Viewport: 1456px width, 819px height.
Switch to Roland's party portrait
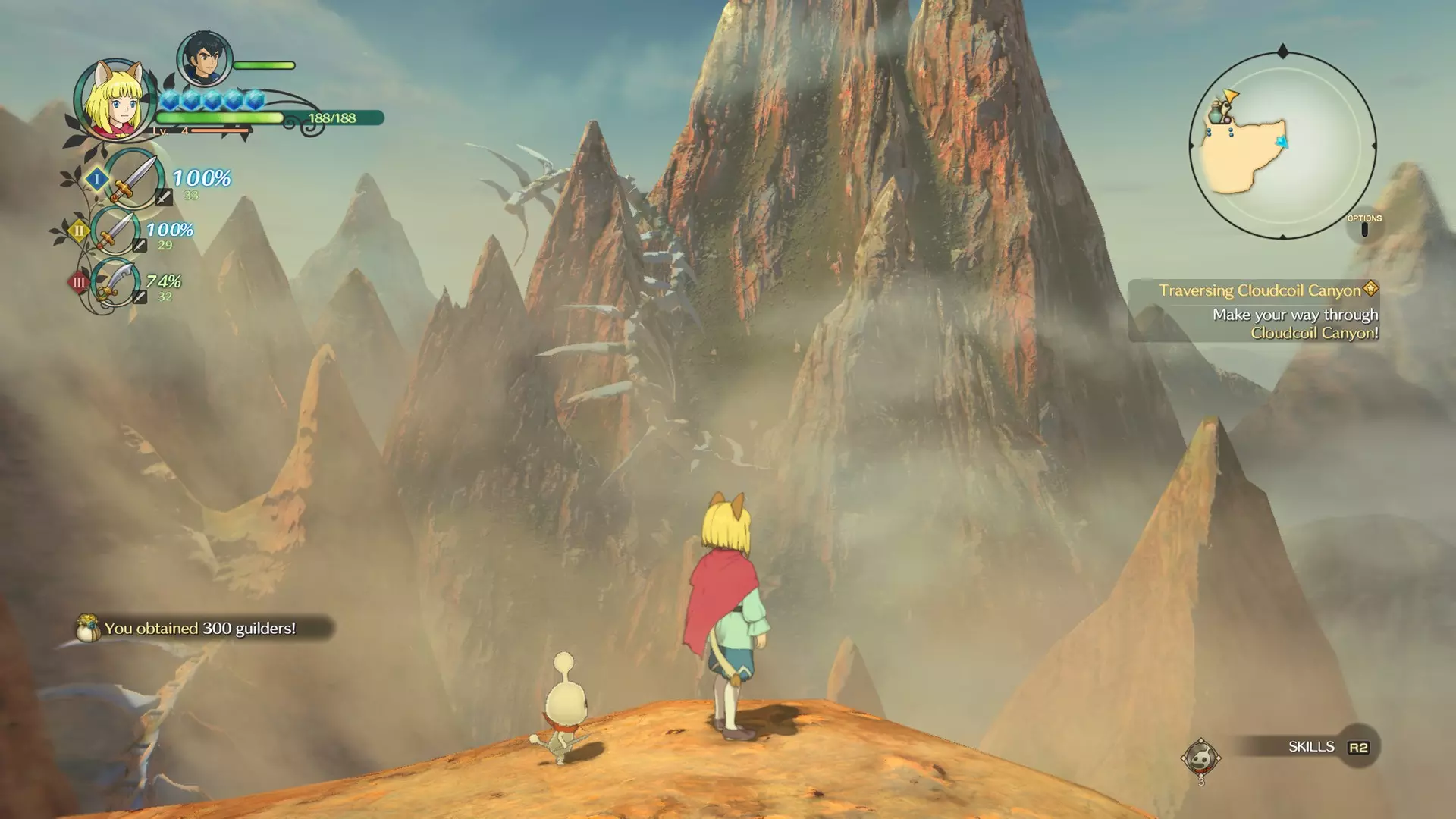click(203, 59)
